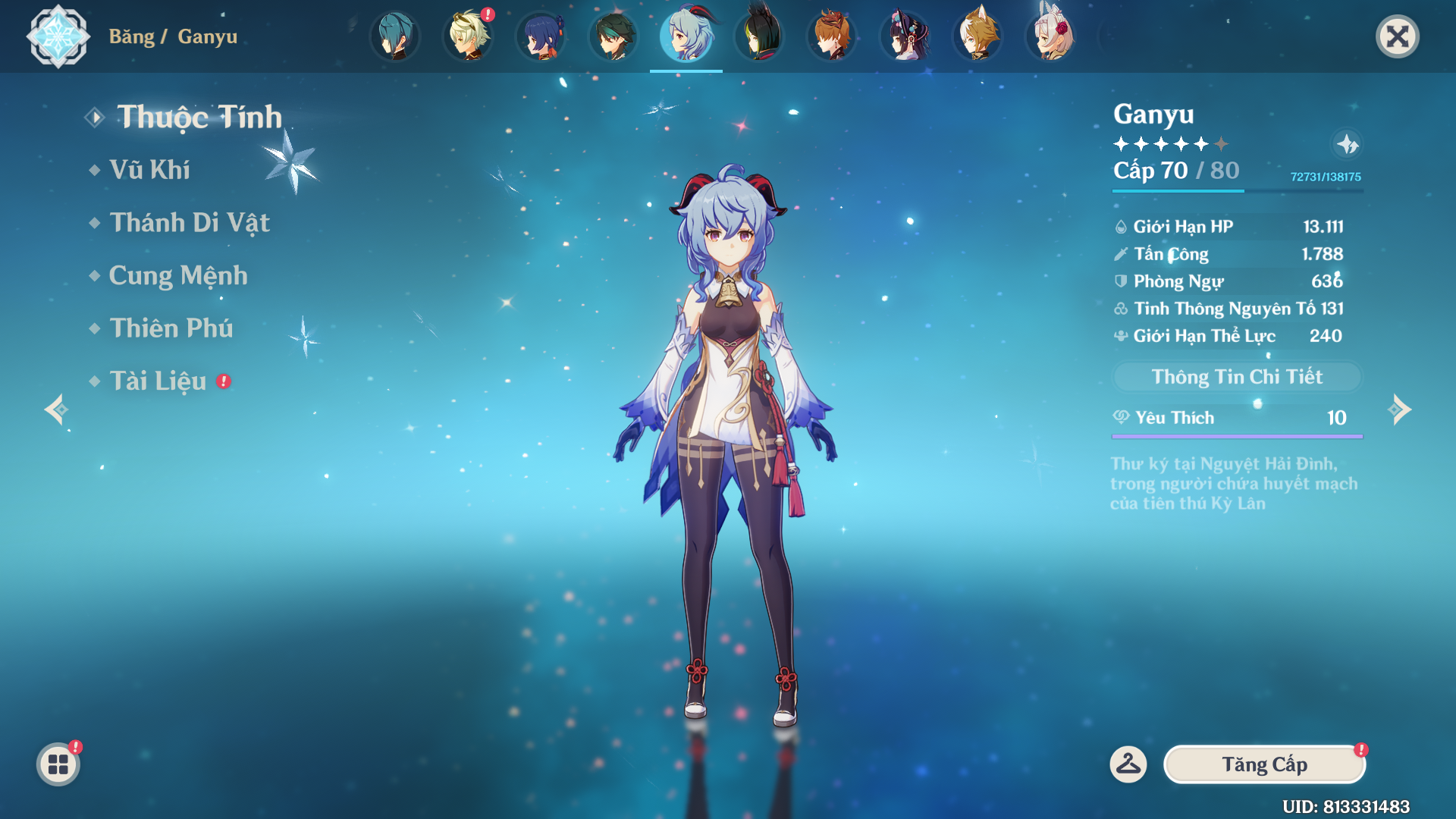Switch to the next character with the right arrow
Screen dimensions: 1456x819
[1399, 409]
